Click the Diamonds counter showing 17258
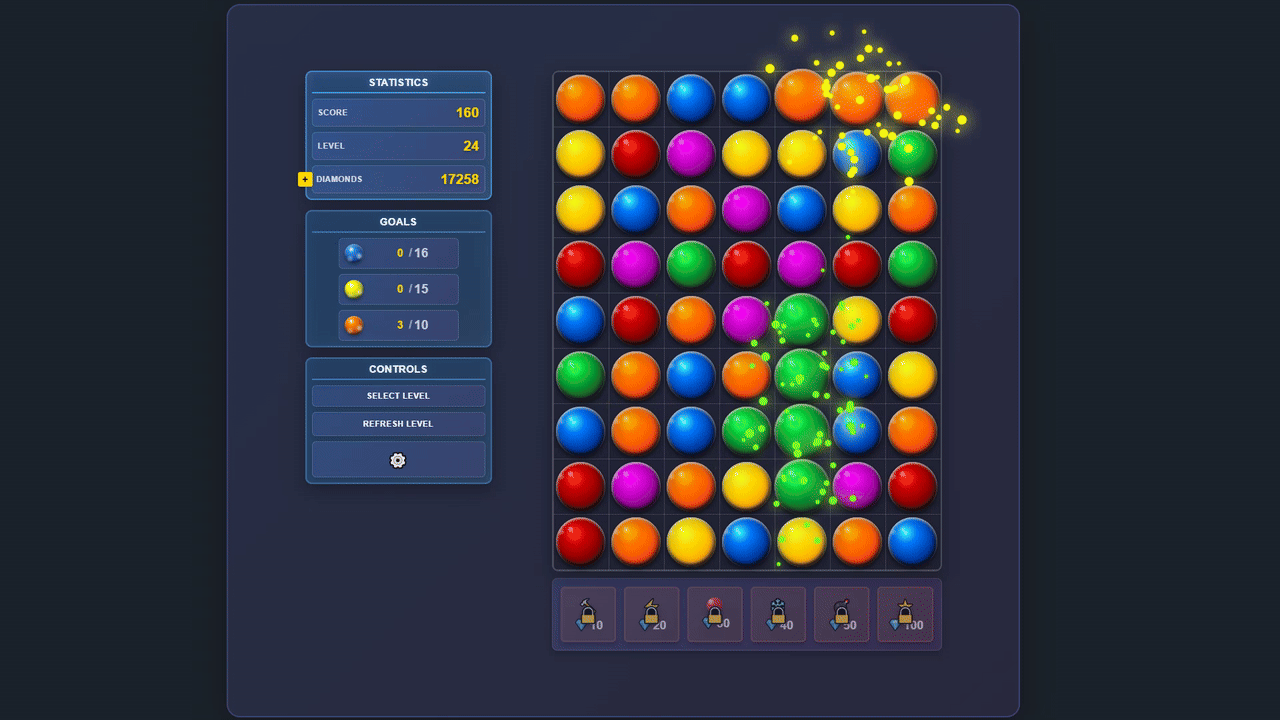 398,179
